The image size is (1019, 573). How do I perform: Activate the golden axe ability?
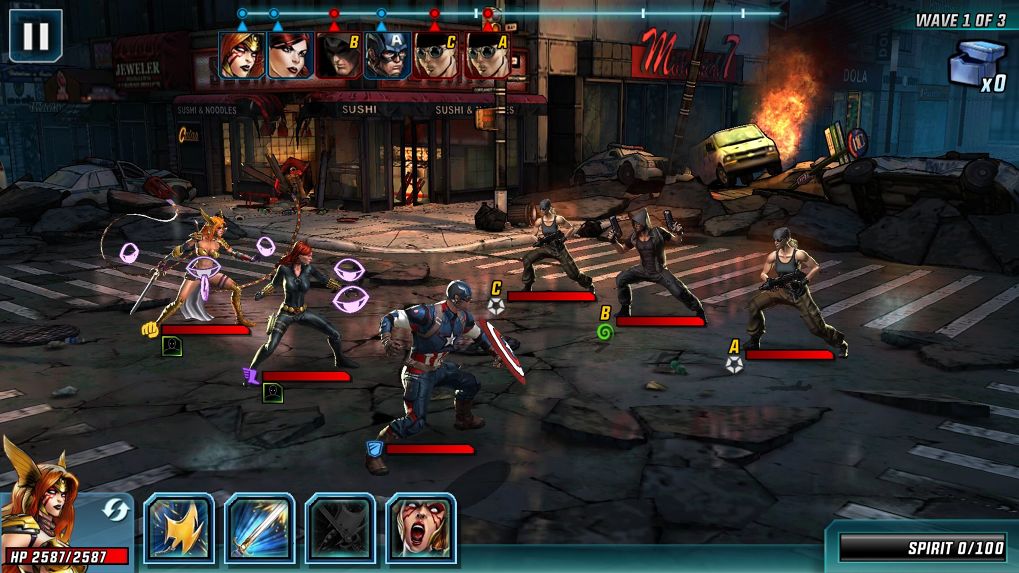[180, 526]
